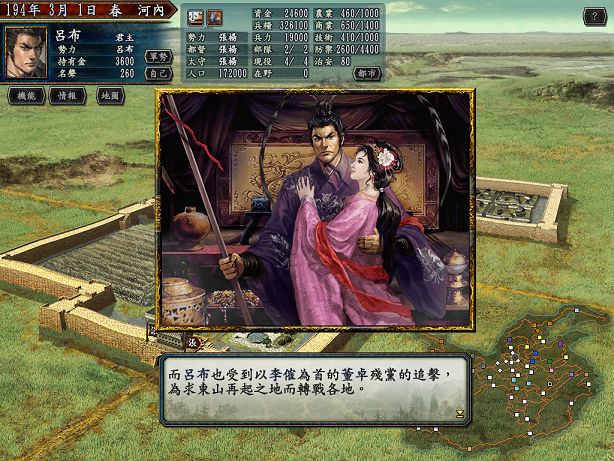Open the 都市 city button
This screenshot has height=461, width=614.
point(367,73)
